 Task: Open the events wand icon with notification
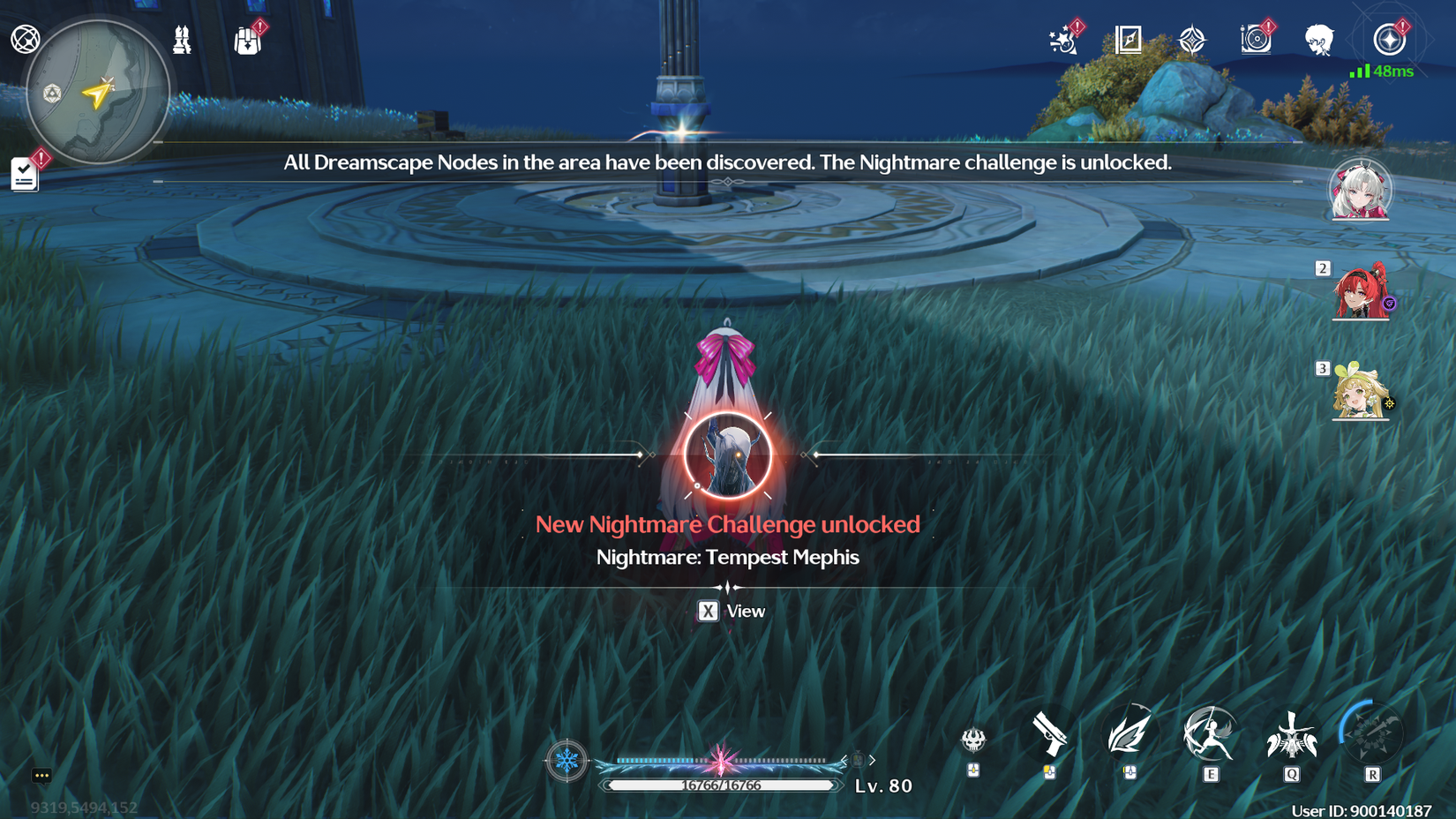tap(1063, 40)
